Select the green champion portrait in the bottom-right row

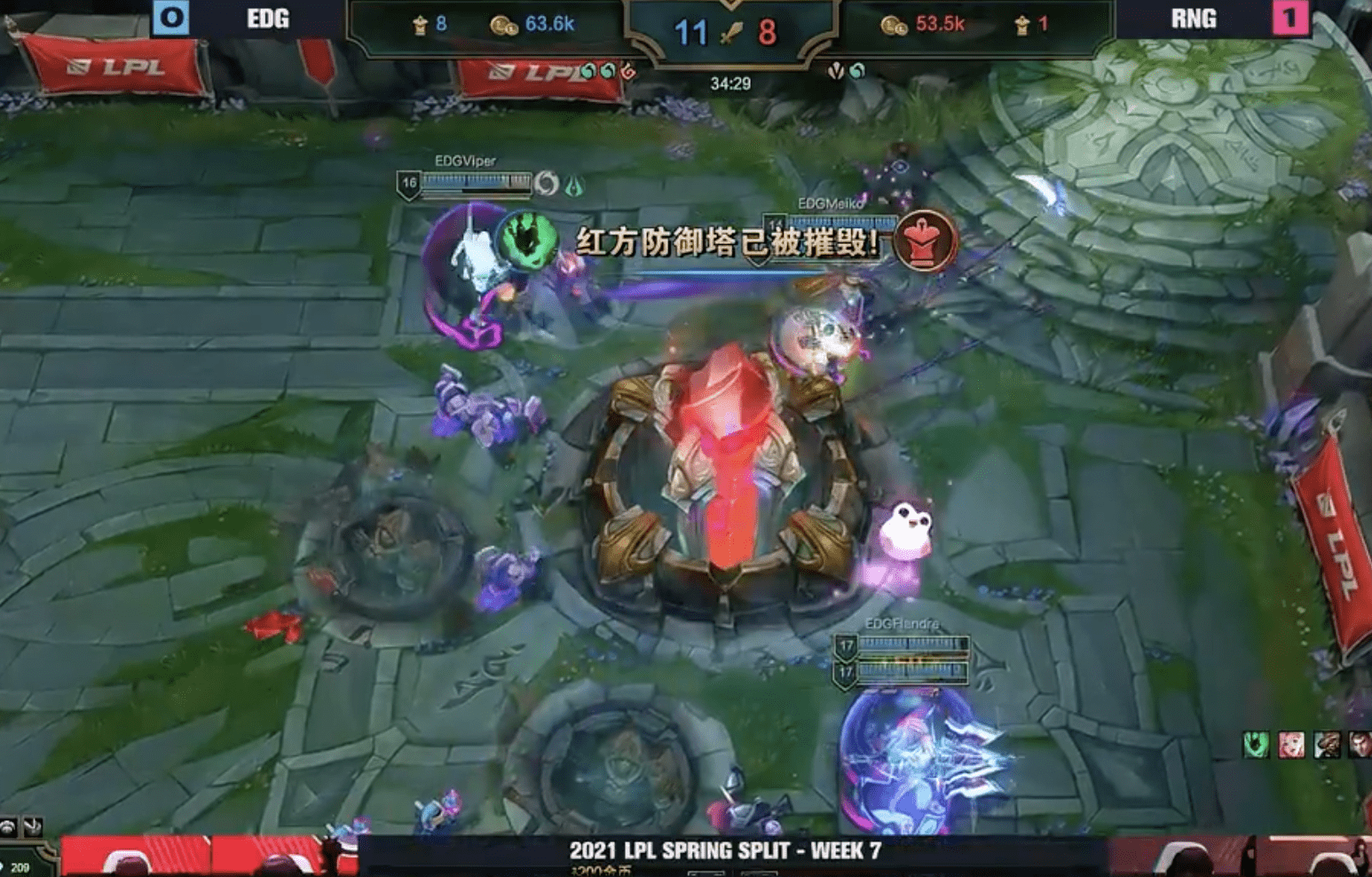[1255, 744]
